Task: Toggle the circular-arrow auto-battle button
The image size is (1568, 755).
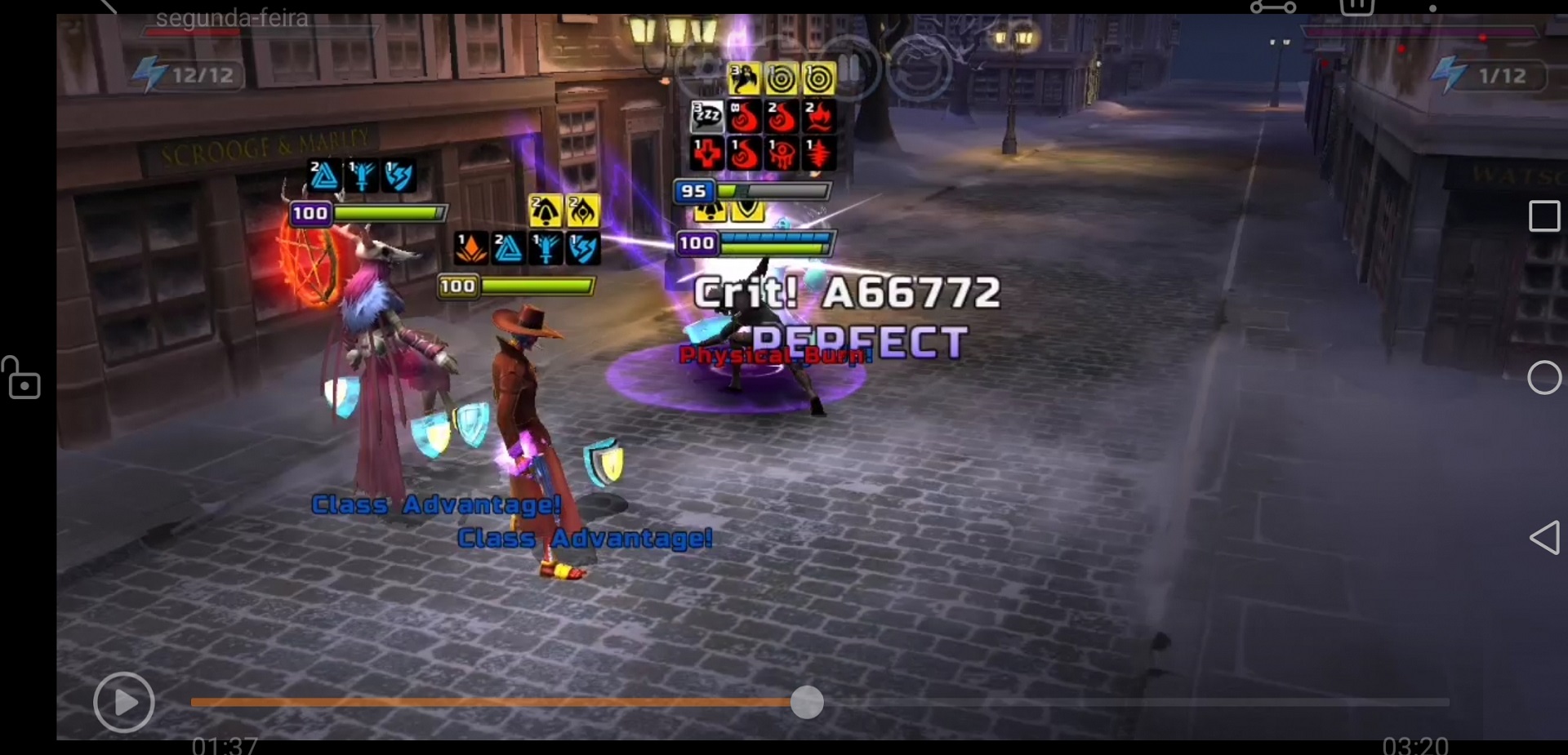Action: (x=920, y=69)
